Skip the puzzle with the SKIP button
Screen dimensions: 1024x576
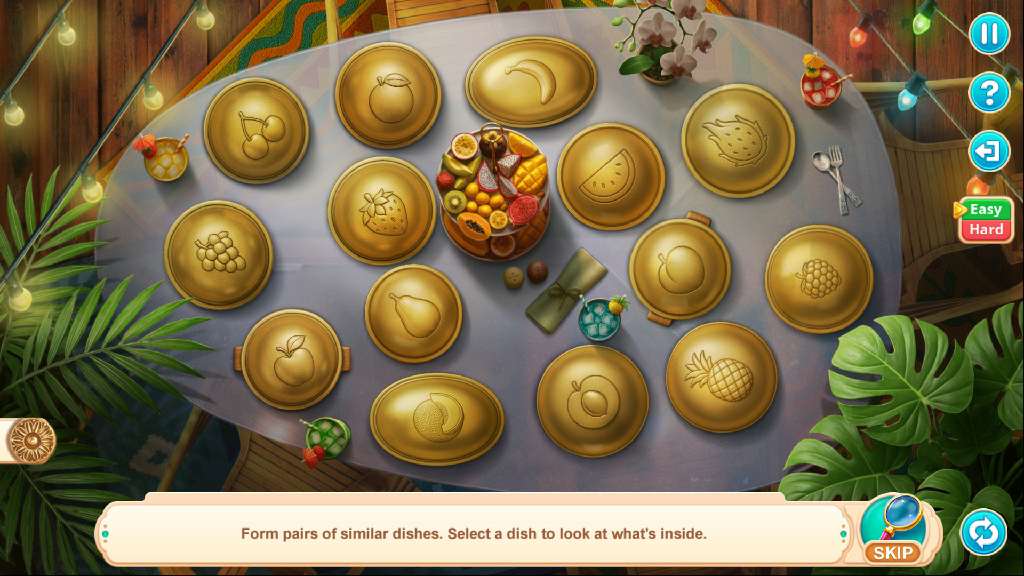(892, 530)
